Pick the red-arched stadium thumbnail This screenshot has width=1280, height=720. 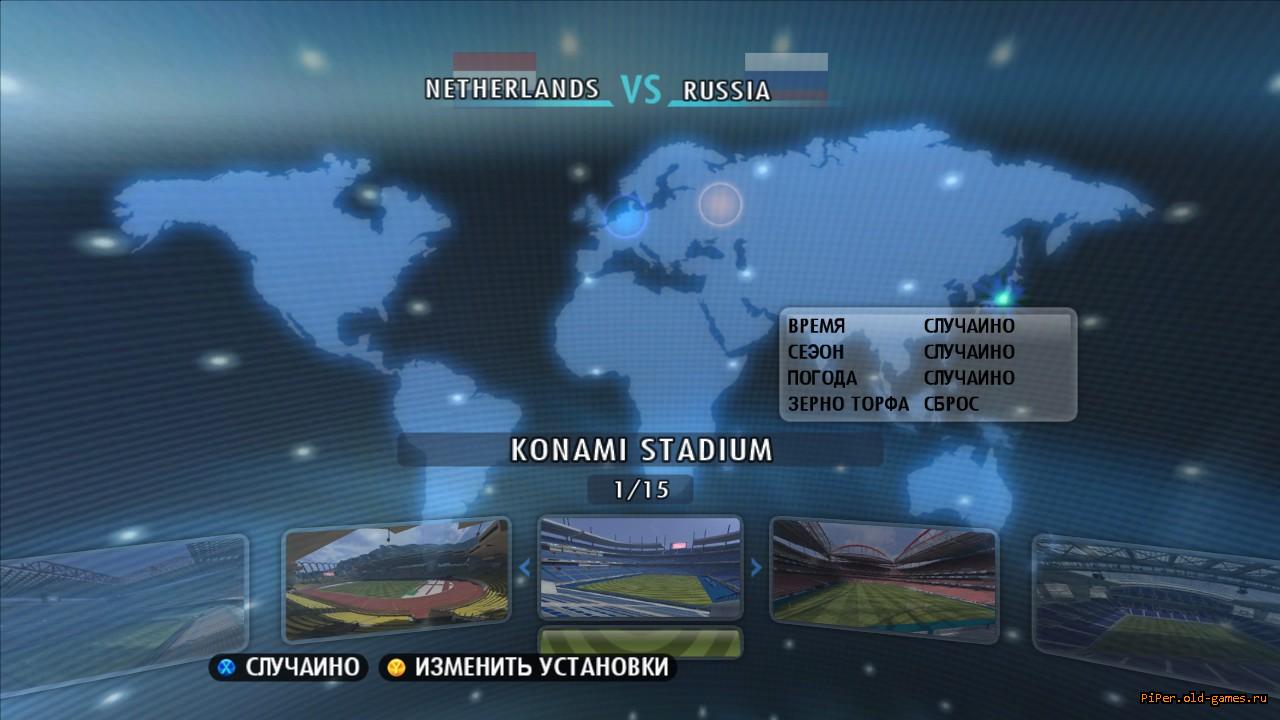[884, 579]
